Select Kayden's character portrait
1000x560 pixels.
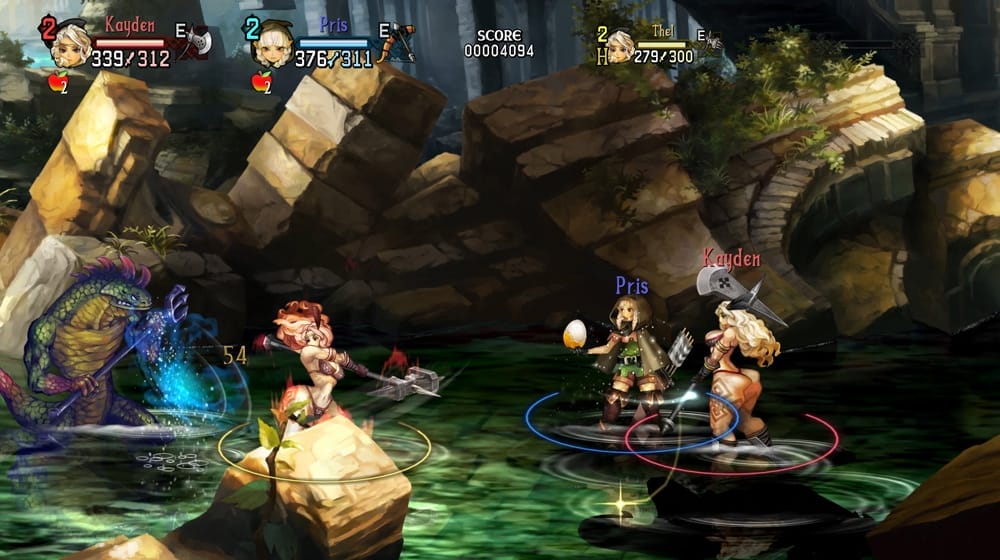pos(70,44)
